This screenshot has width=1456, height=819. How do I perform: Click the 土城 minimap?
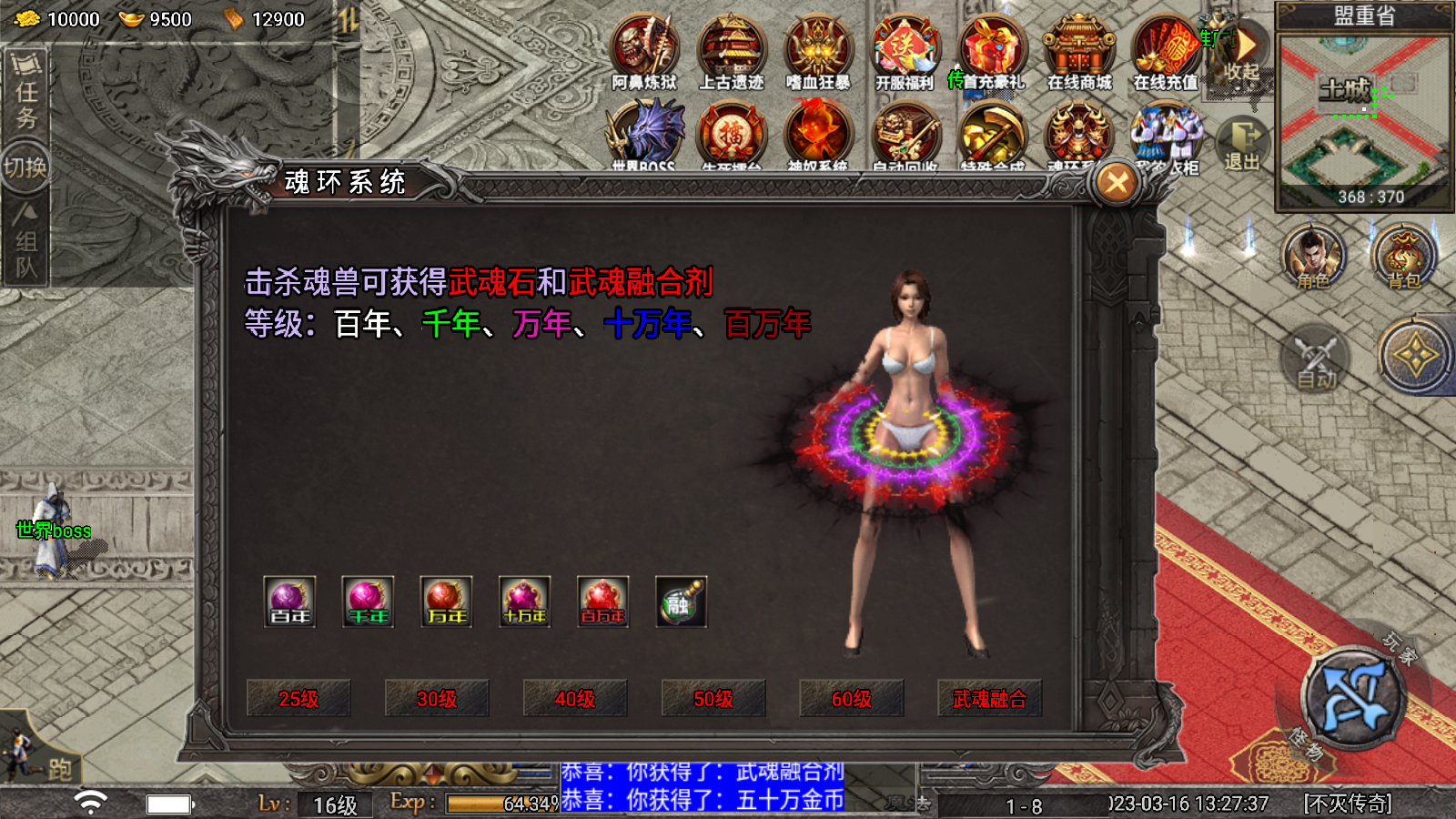pyautogui.click(x=1364, y=118)
